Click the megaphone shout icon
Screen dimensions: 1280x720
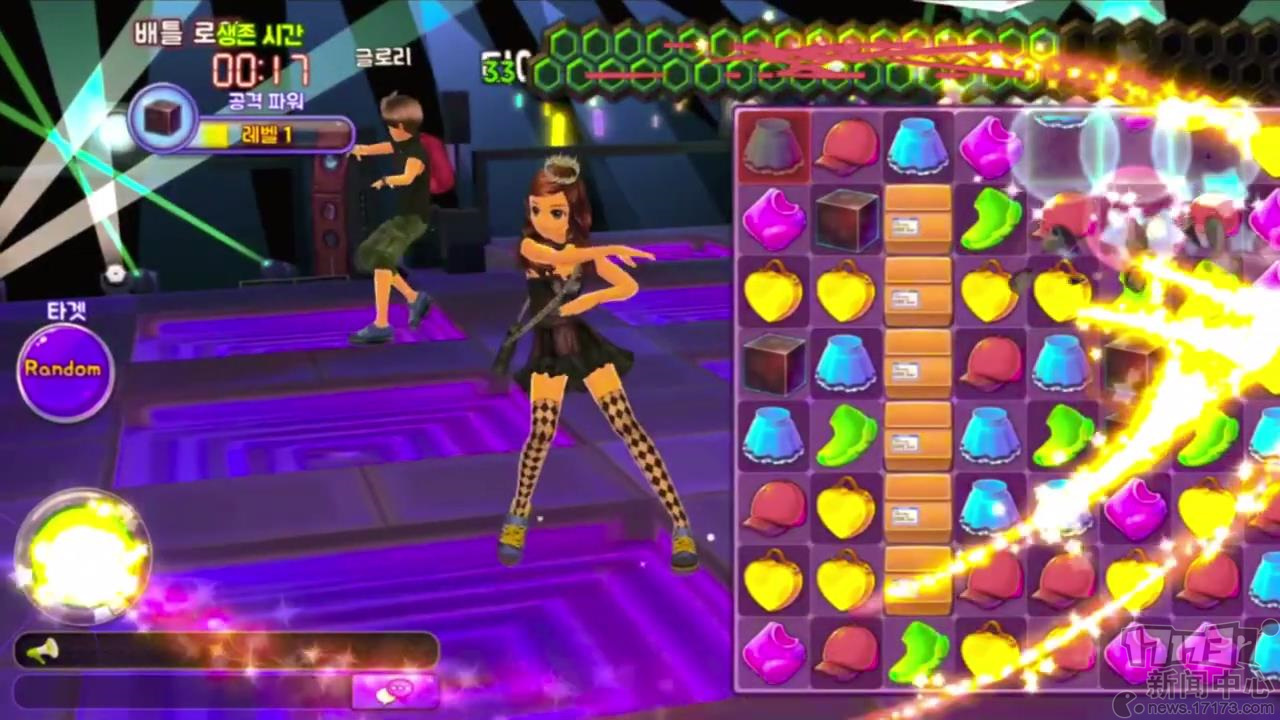(x=42, y=652)
